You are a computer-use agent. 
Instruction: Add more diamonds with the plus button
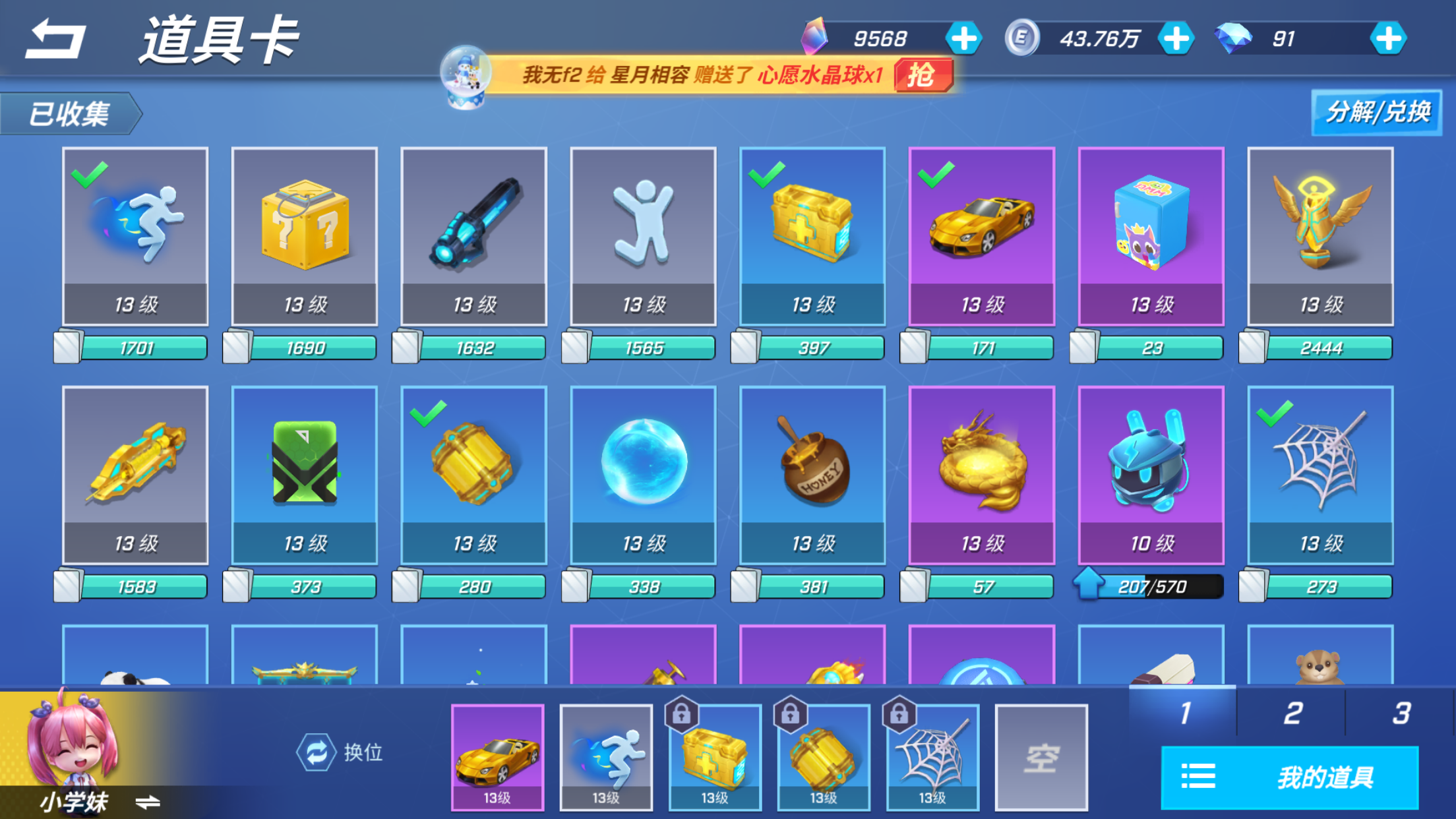[1388, 39]
